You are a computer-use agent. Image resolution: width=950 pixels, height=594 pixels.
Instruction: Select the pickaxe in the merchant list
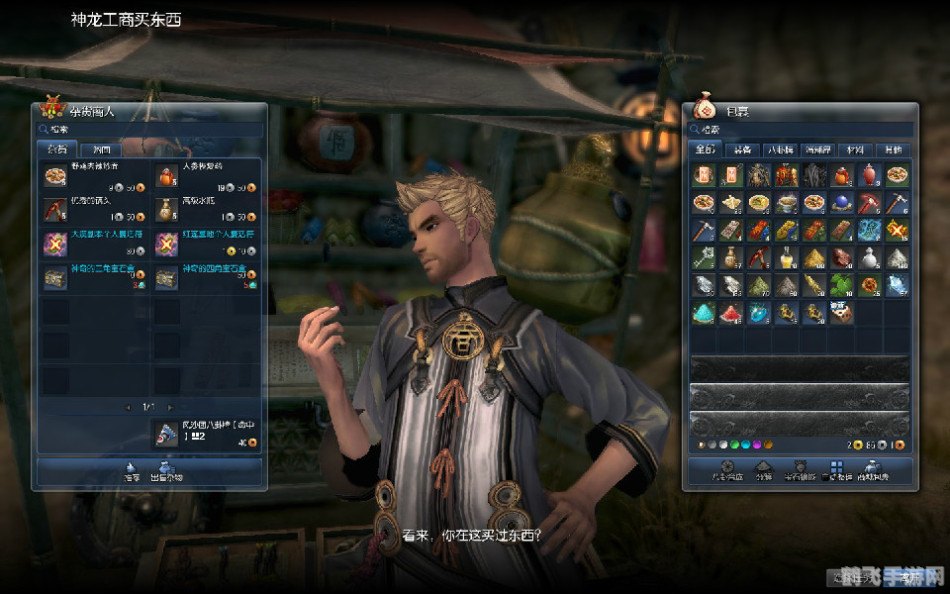pyautogui.click(x=54, y=209)
